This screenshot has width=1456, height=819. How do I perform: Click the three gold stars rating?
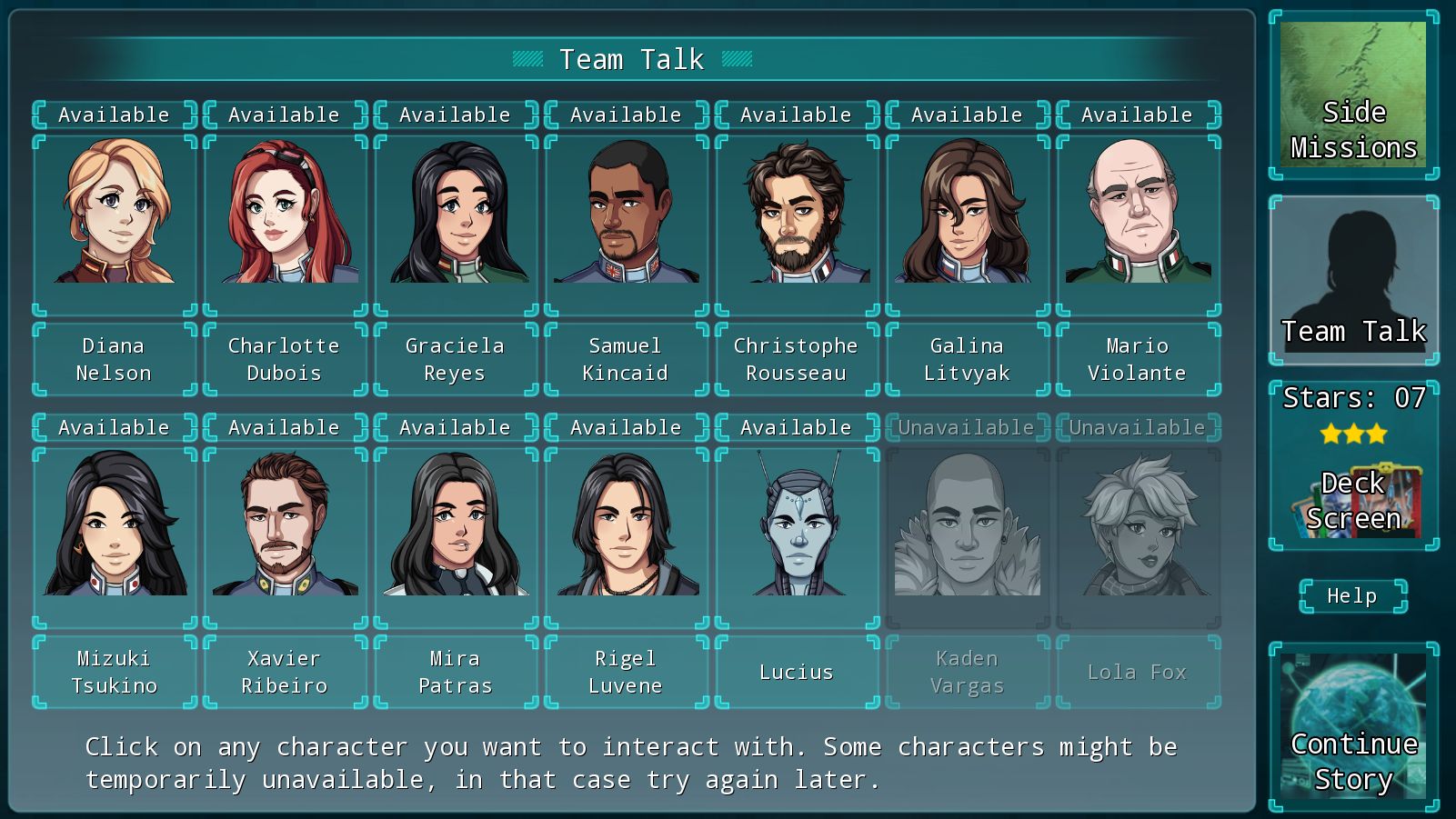(x=1354, y=434)
